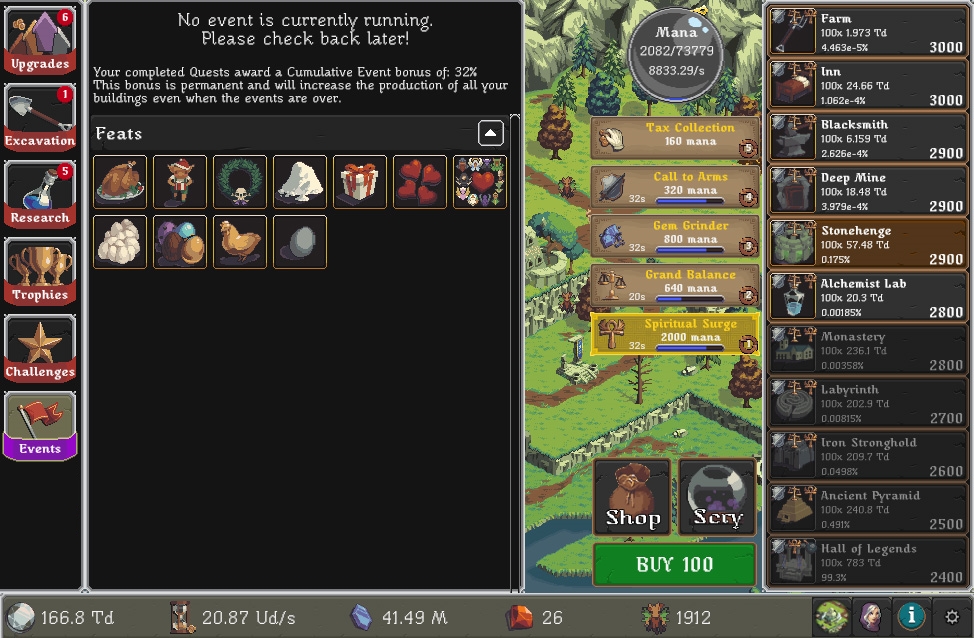The image size is (974, 638).
Task: Purchase the Alchemist Lab building
Action: coord(866,297)
